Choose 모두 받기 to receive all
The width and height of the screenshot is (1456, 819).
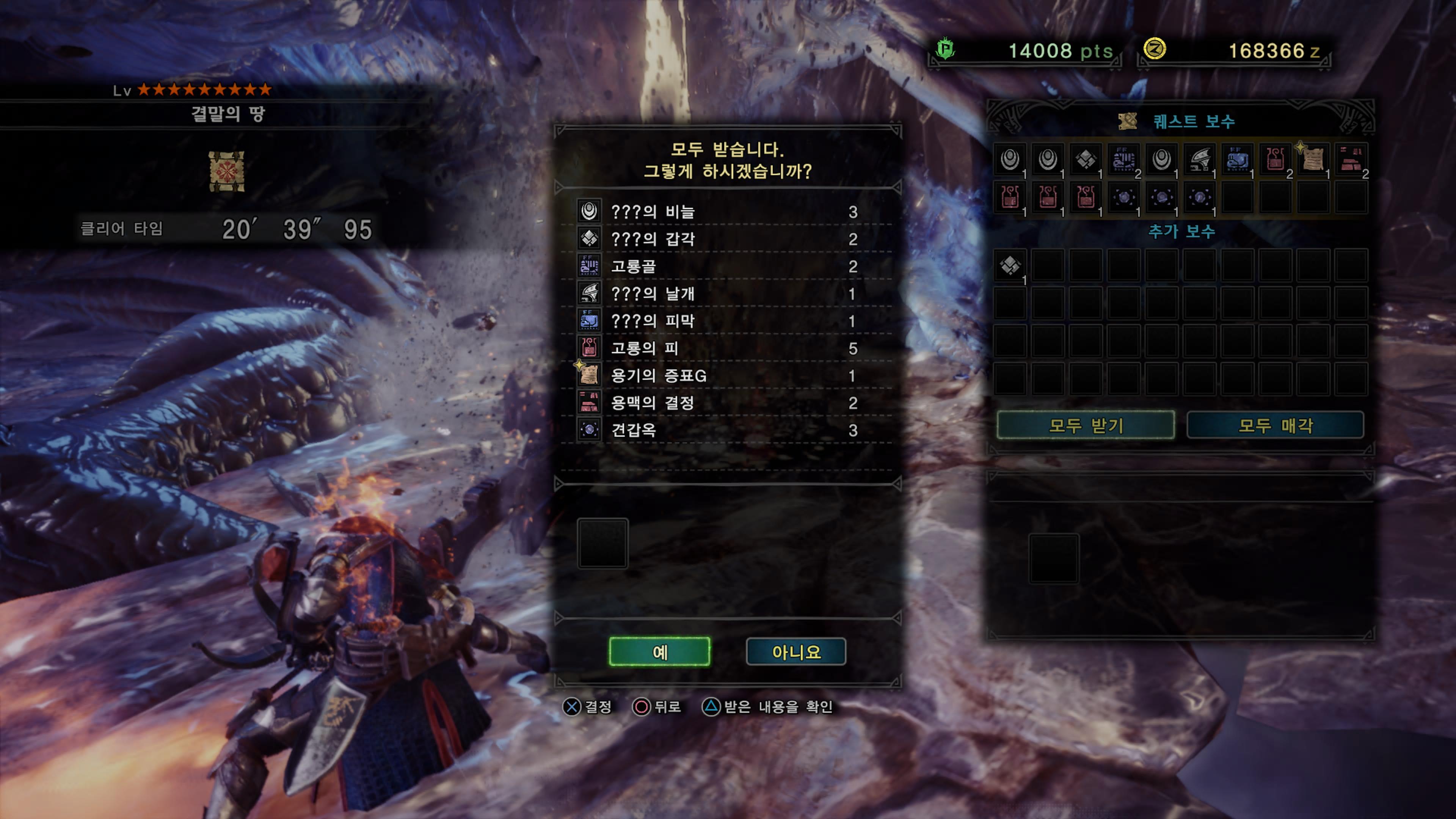point(1085,425)
